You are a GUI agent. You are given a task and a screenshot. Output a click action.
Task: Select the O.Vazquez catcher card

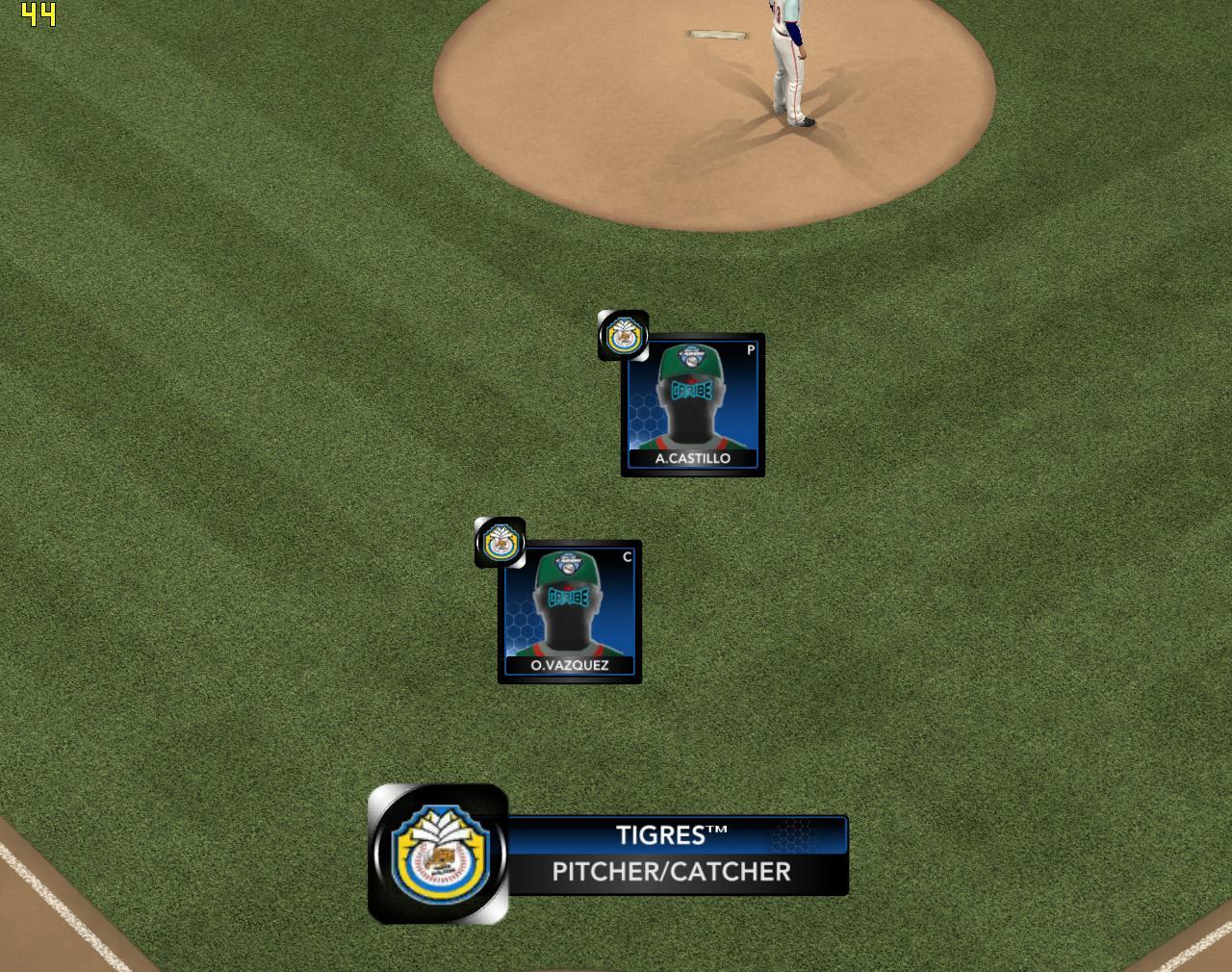coord(570,612)
